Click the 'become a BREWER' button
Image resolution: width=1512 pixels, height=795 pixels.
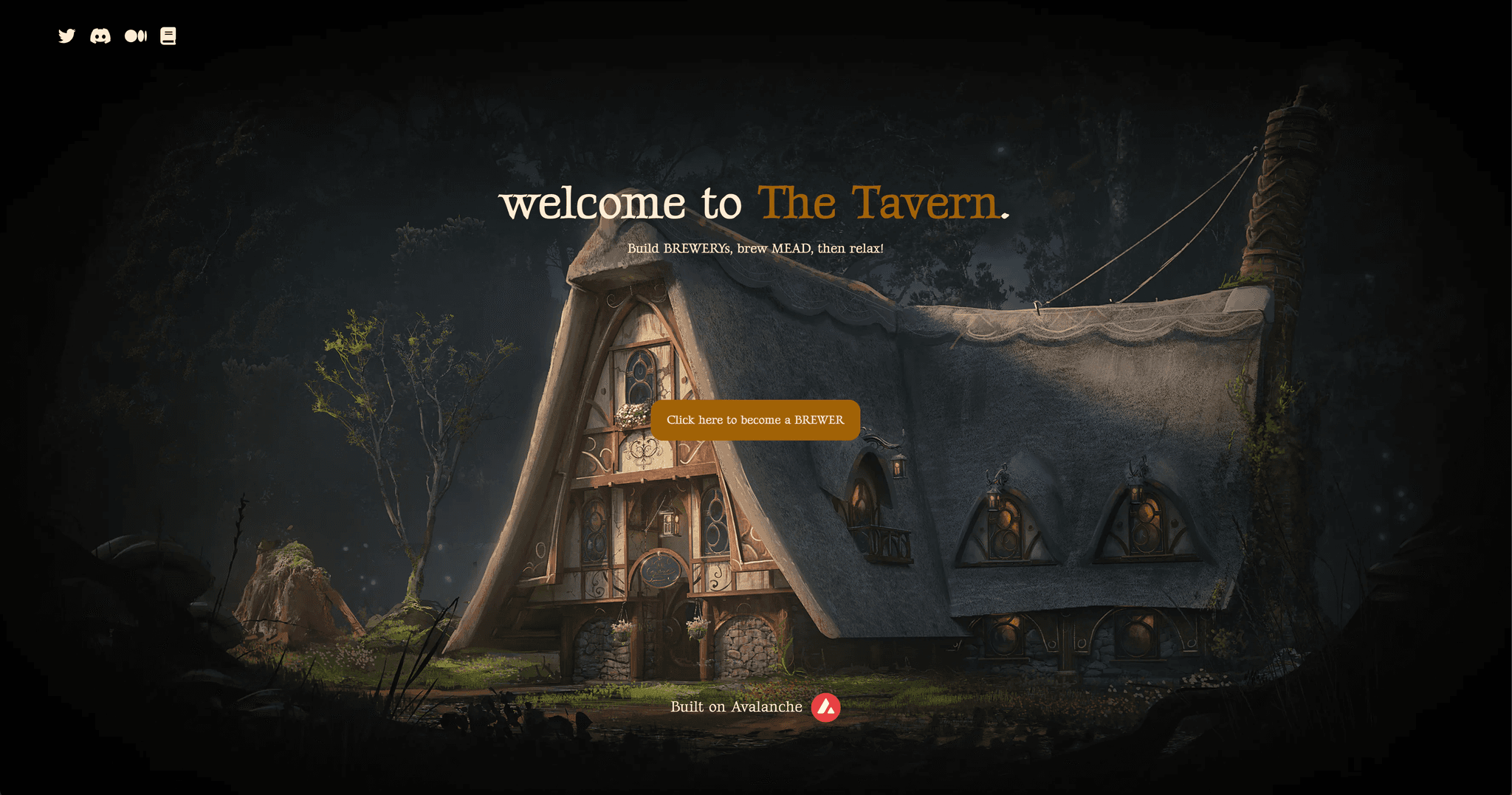point(755,420)
